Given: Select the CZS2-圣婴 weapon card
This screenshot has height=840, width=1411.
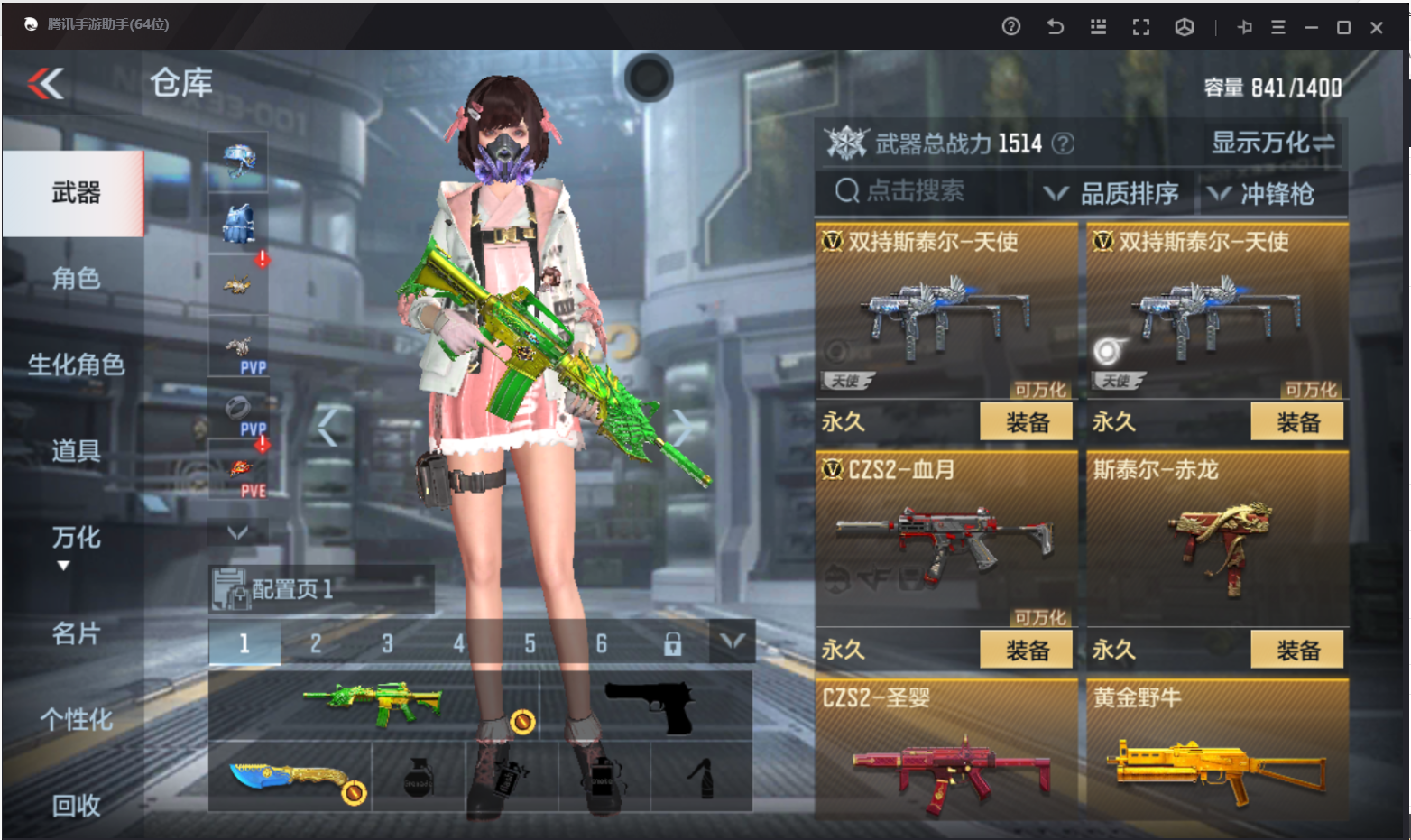Looking at the screenshot, I should 947,753.
